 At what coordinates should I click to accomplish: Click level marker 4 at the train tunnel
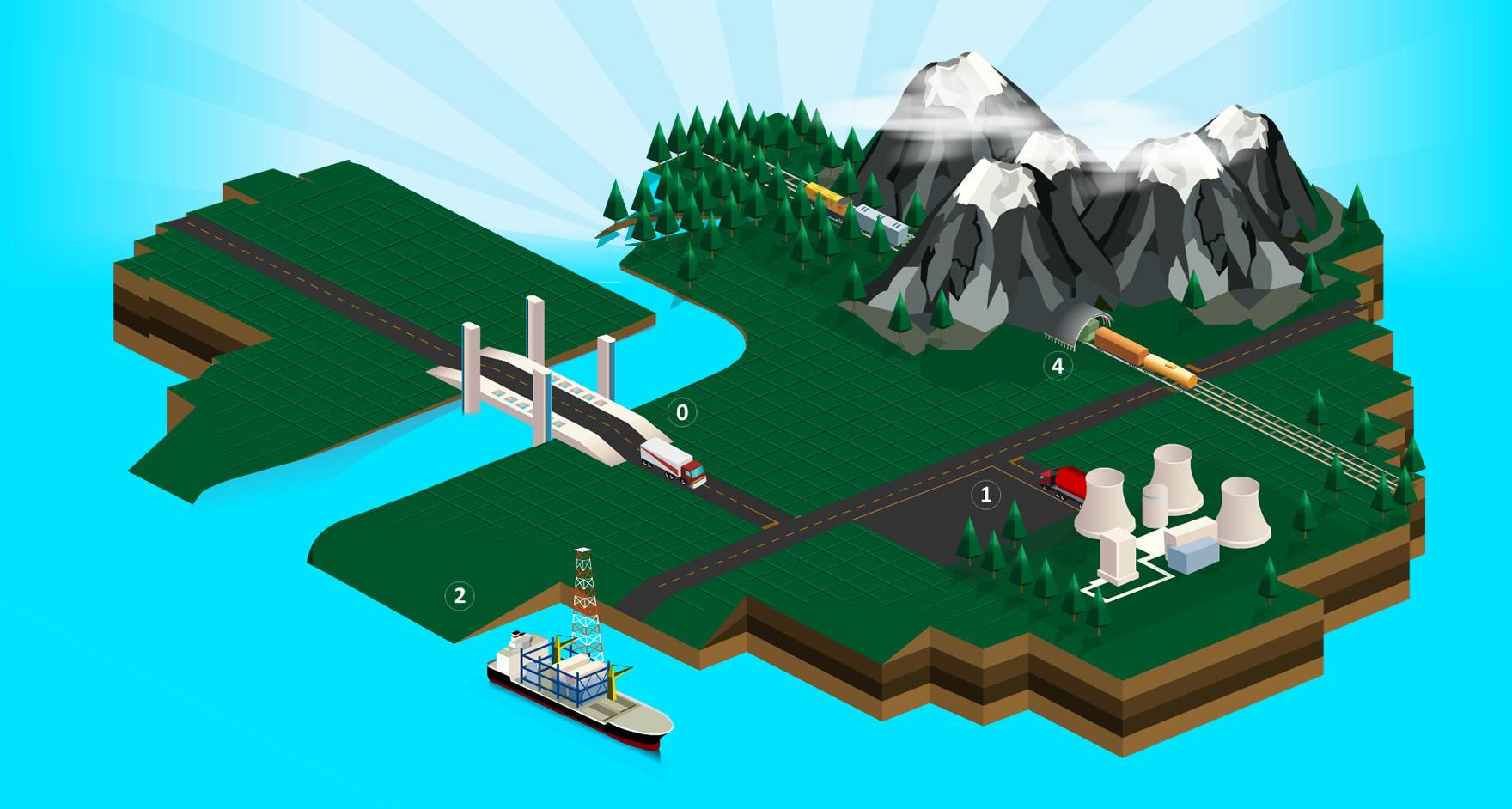(x=1058, y=366)
